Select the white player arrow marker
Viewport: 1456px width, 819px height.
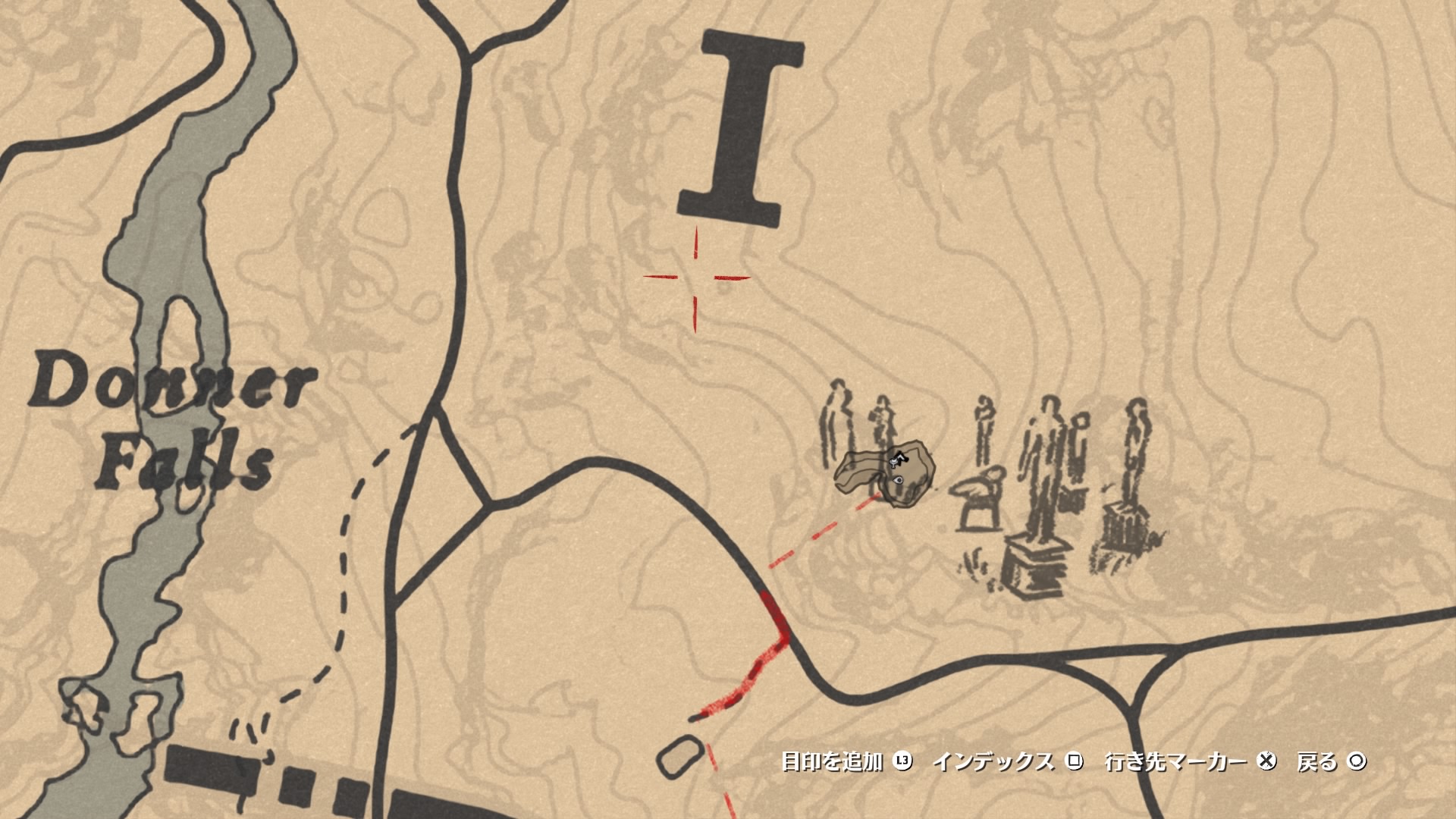tap(902, 456)
